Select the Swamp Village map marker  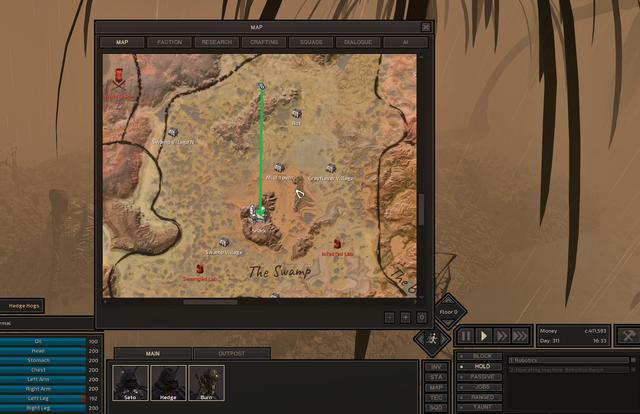(224, 242)
